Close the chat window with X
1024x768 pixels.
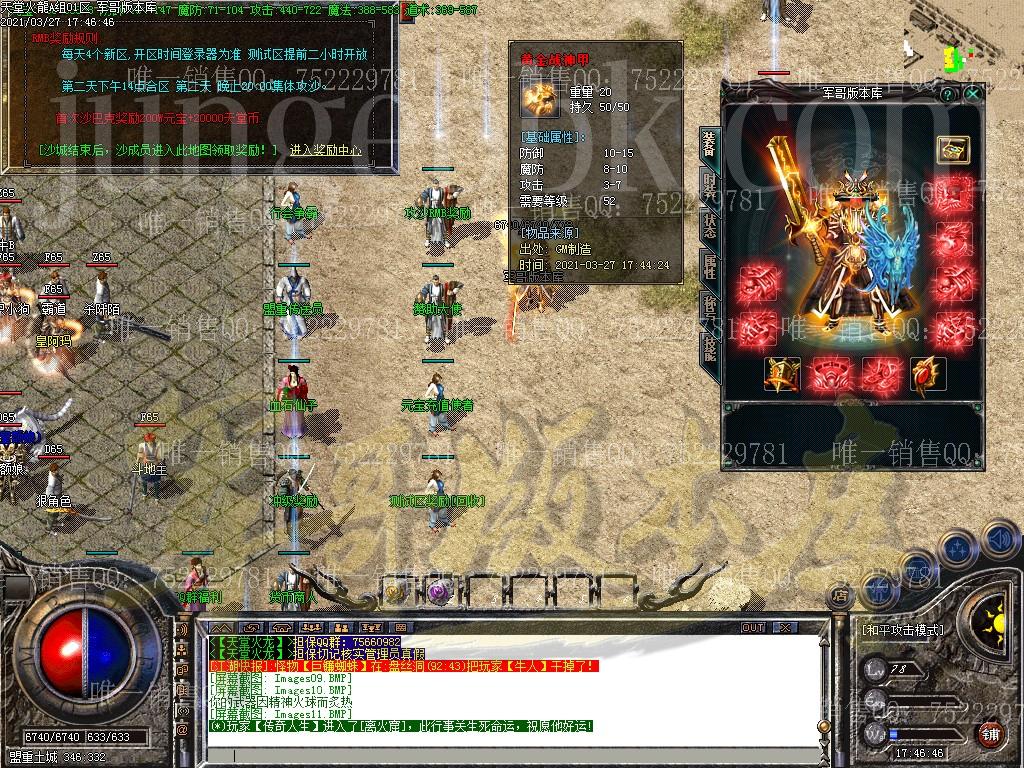[x=785, y=627]
